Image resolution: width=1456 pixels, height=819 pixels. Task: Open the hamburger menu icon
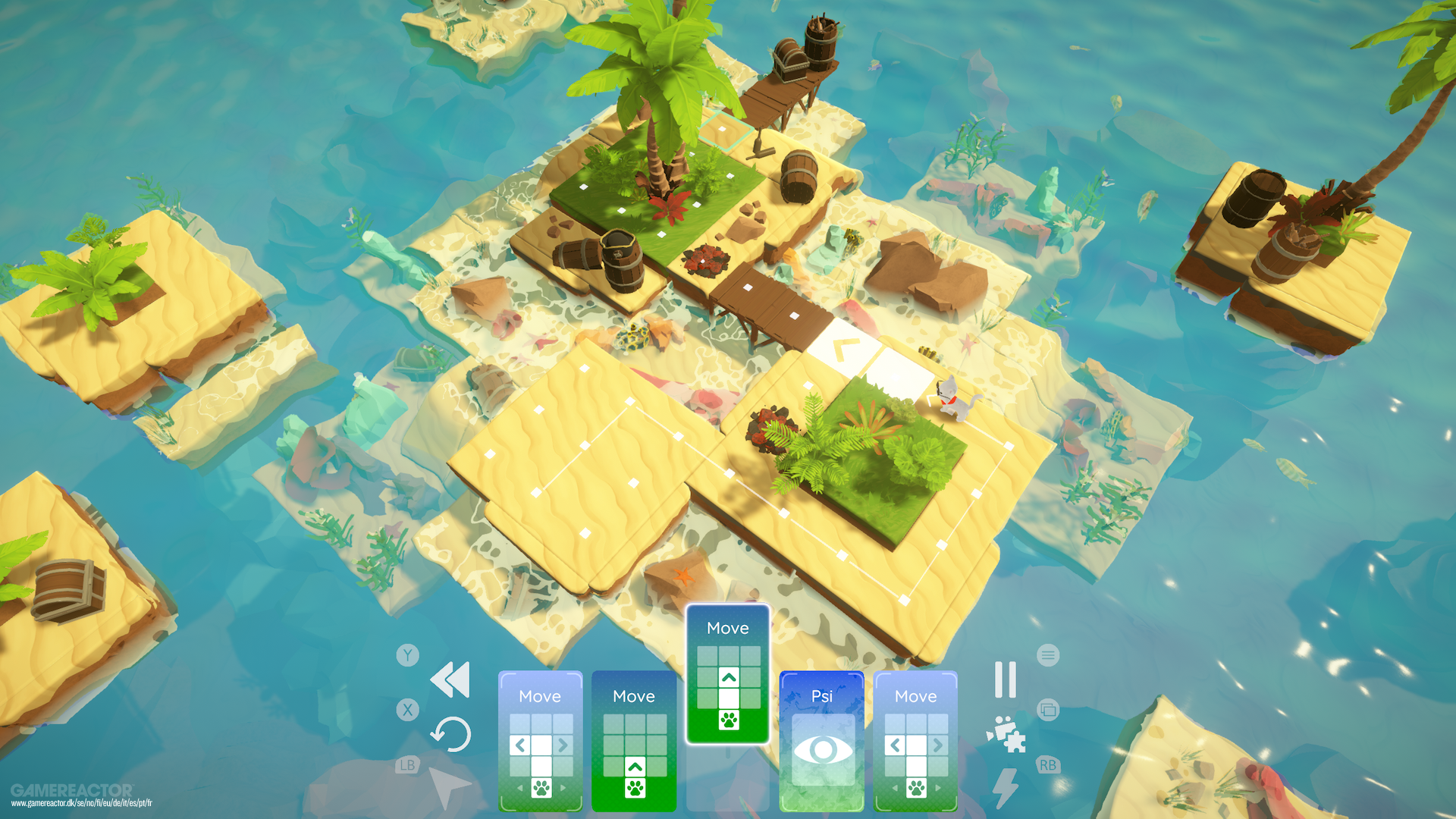click(1049, 655)
